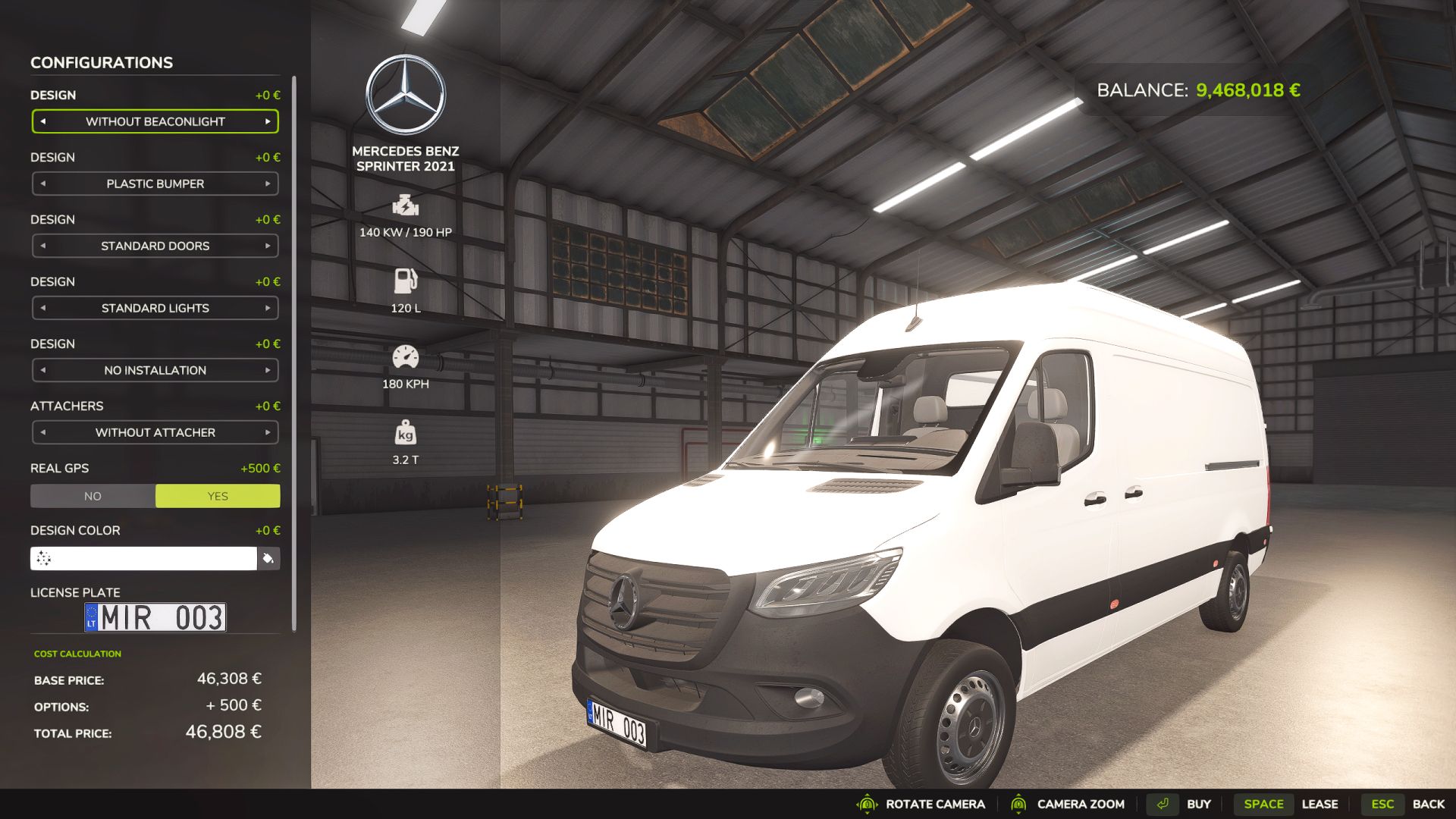Click the white Design Color swatch bar
The height and width of the screenshot is (819, 1456).
(144, 557)
